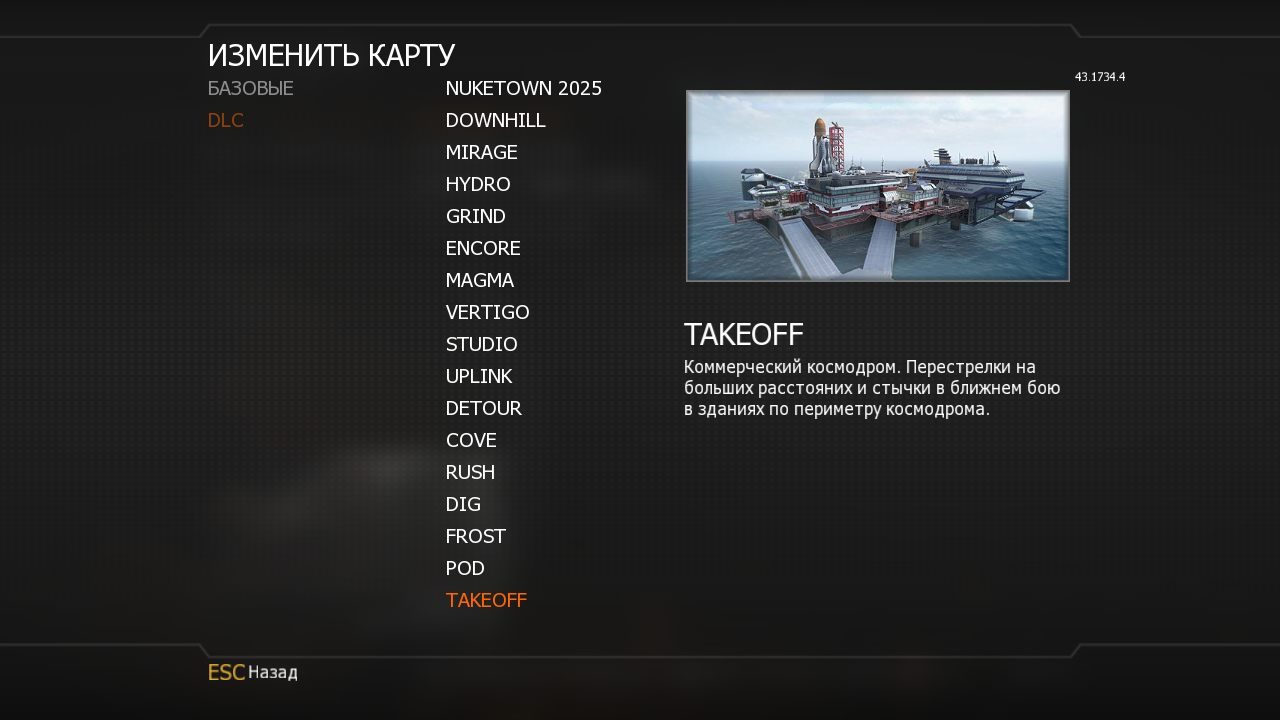Select the Vertigo map
The width and height of the screenshot is (1280, 720).
(x=487, y=313)
